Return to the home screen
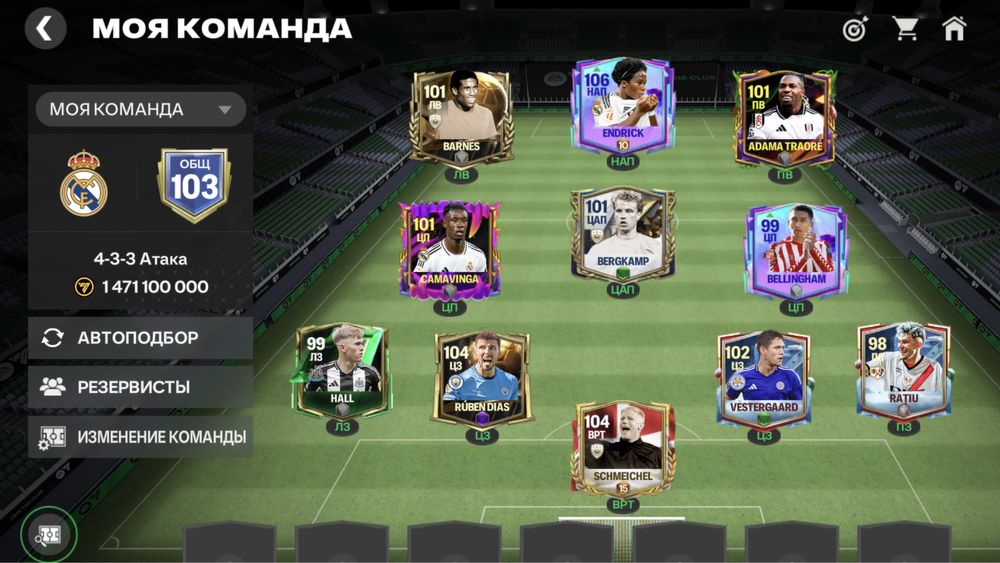This screenshot has height=563, width=1000. point(954,29)
